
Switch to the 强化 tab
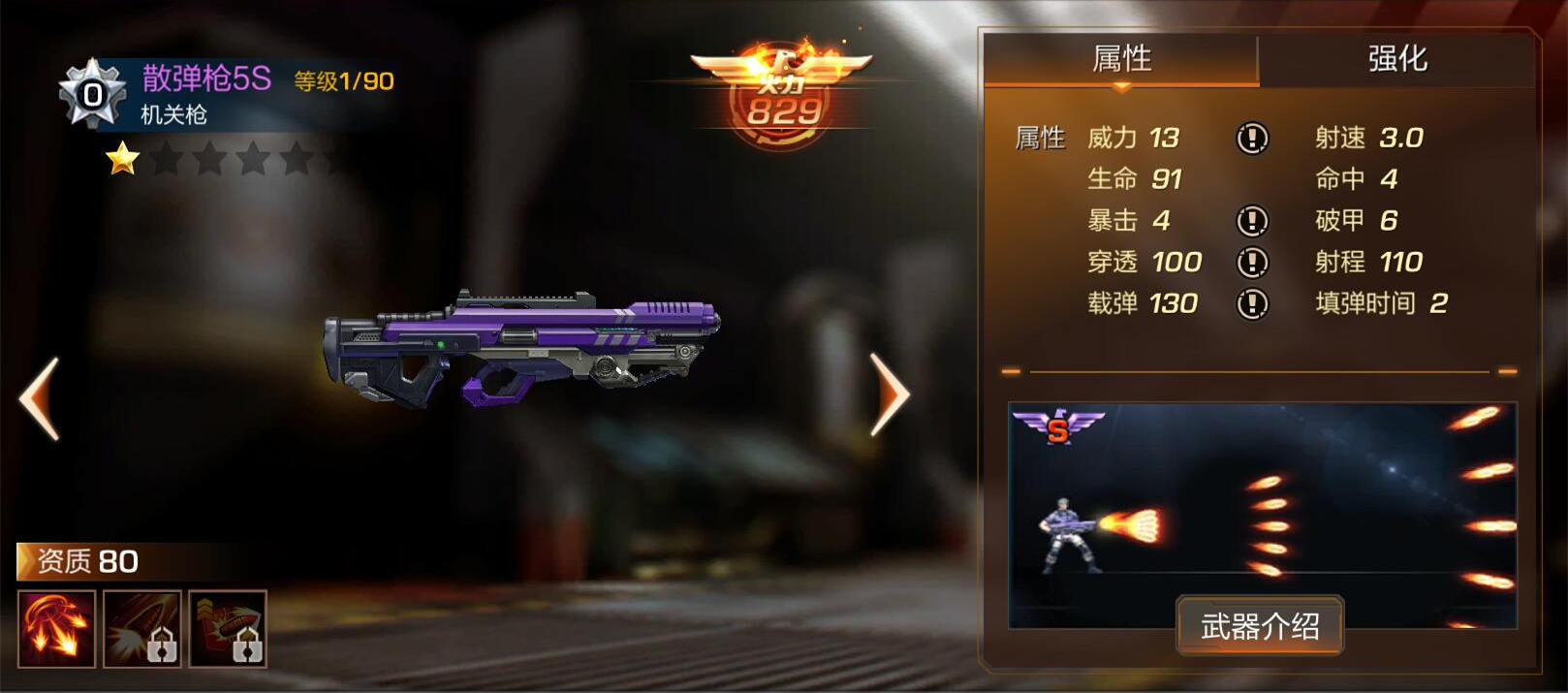pyautogui.click(x=1396, y=59)
